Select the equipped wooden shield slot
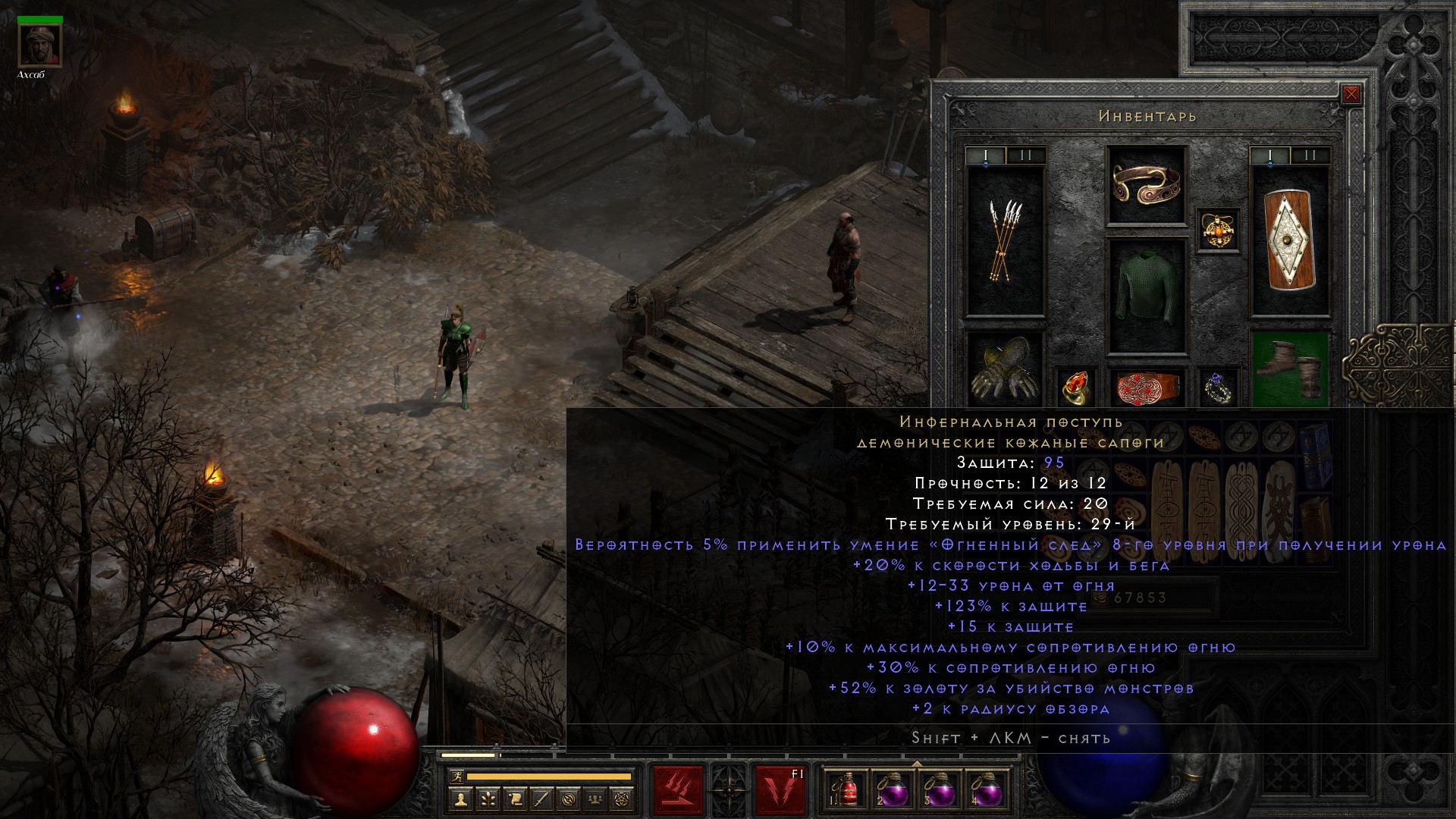This screenshot has width=1456, height=819. click(x=1289, y=240)
